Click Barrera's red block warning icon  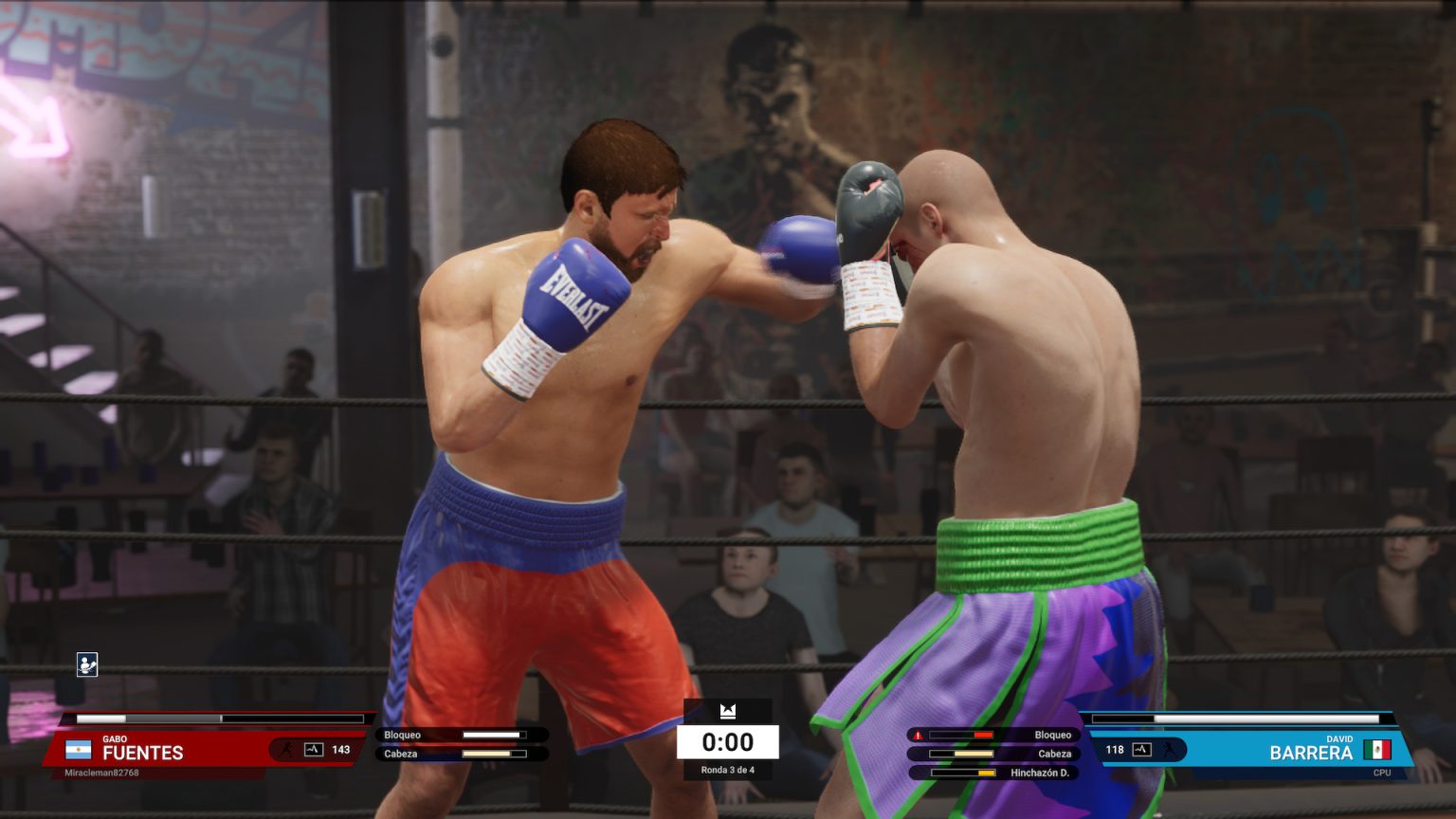(x=918, y=736)
